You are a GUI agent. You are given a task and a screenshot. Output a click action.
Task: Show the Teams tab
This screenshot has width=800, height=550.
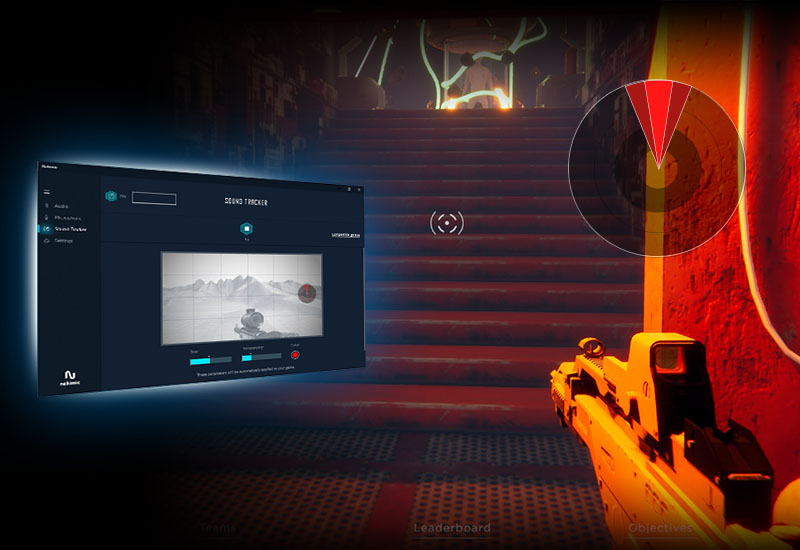[219, 527]
